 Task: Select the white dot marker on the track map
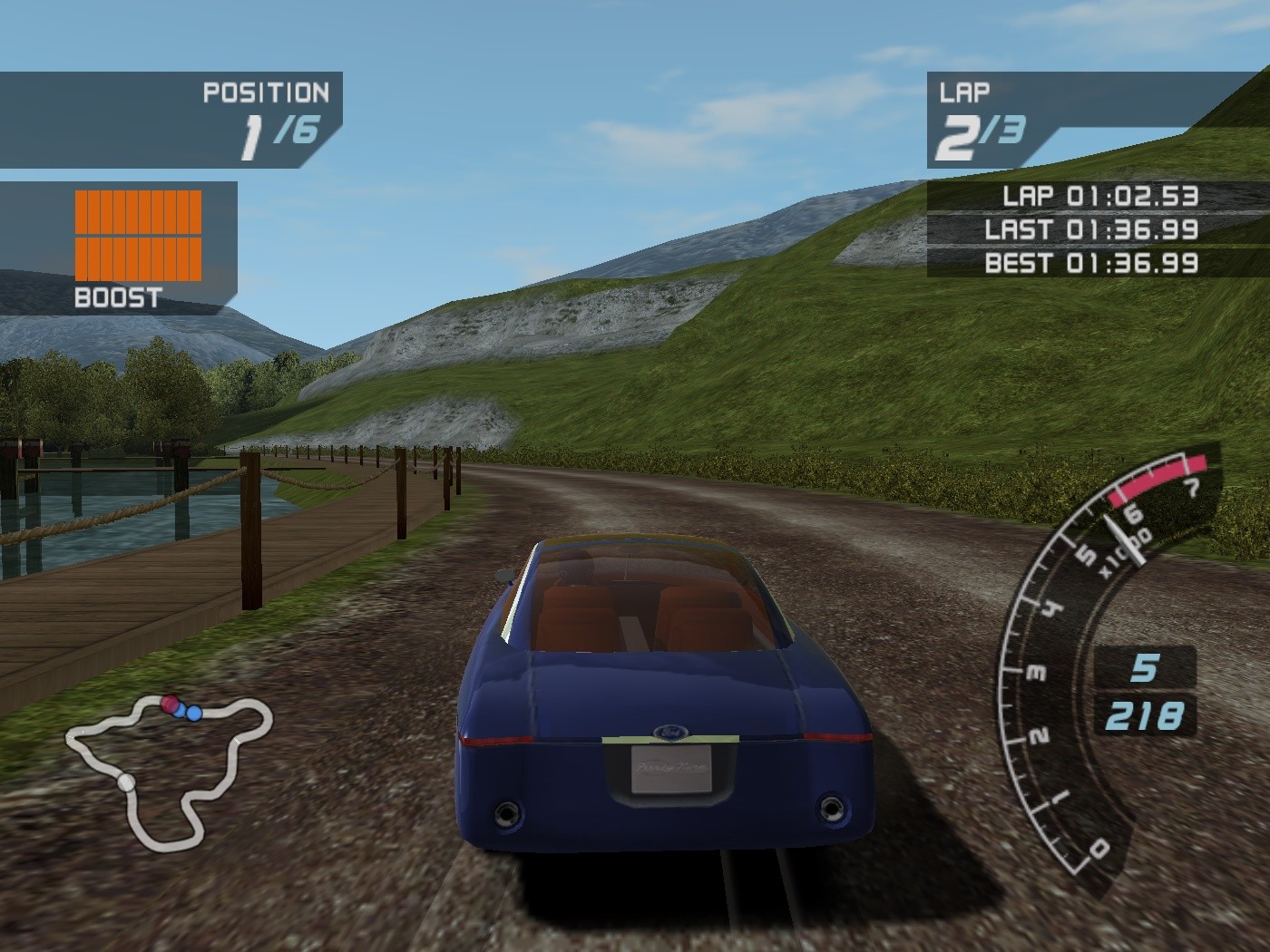coord(126,782)
